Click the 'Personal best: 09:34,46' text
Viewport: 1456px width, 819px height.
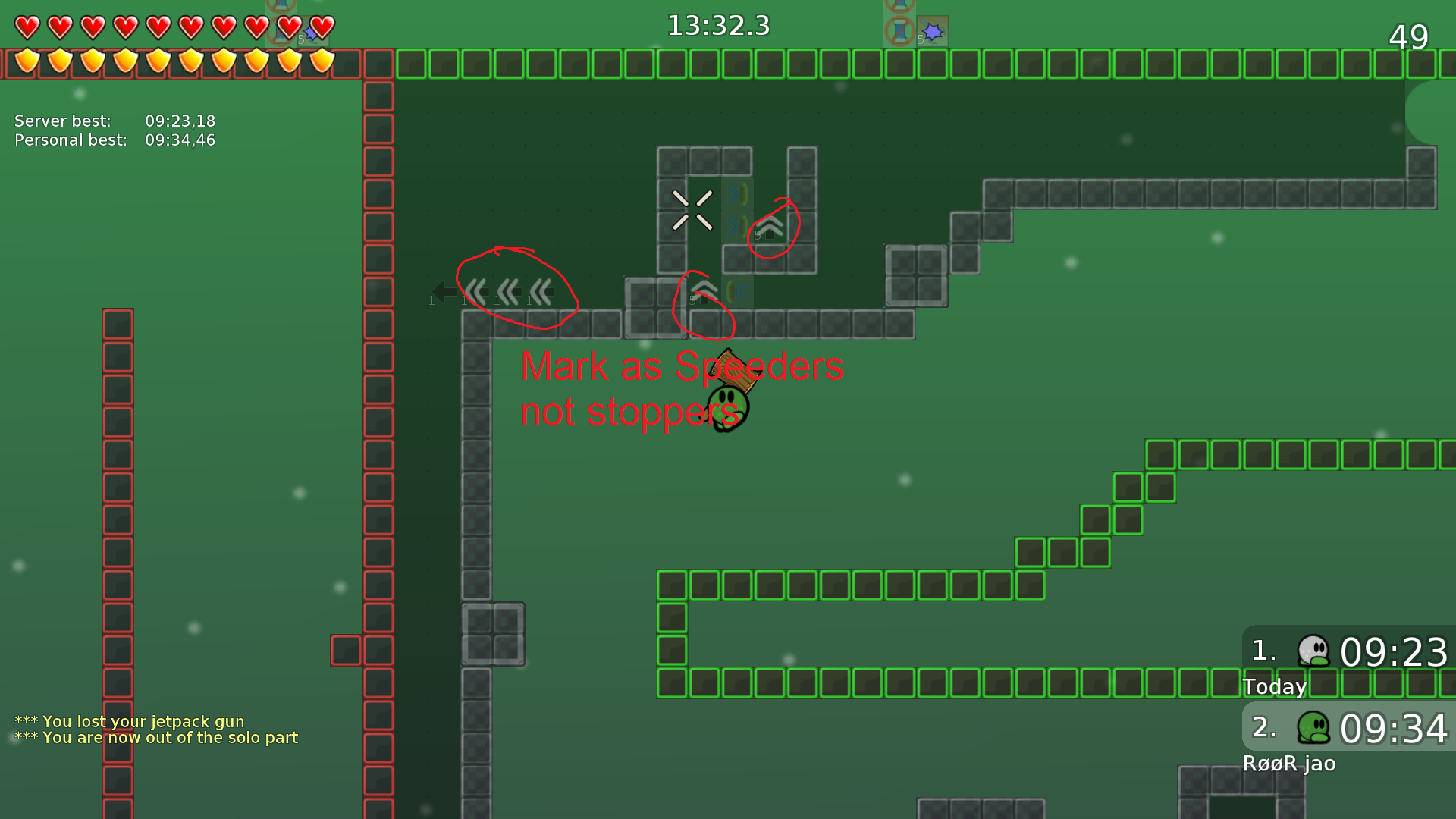tap(114, 140)
